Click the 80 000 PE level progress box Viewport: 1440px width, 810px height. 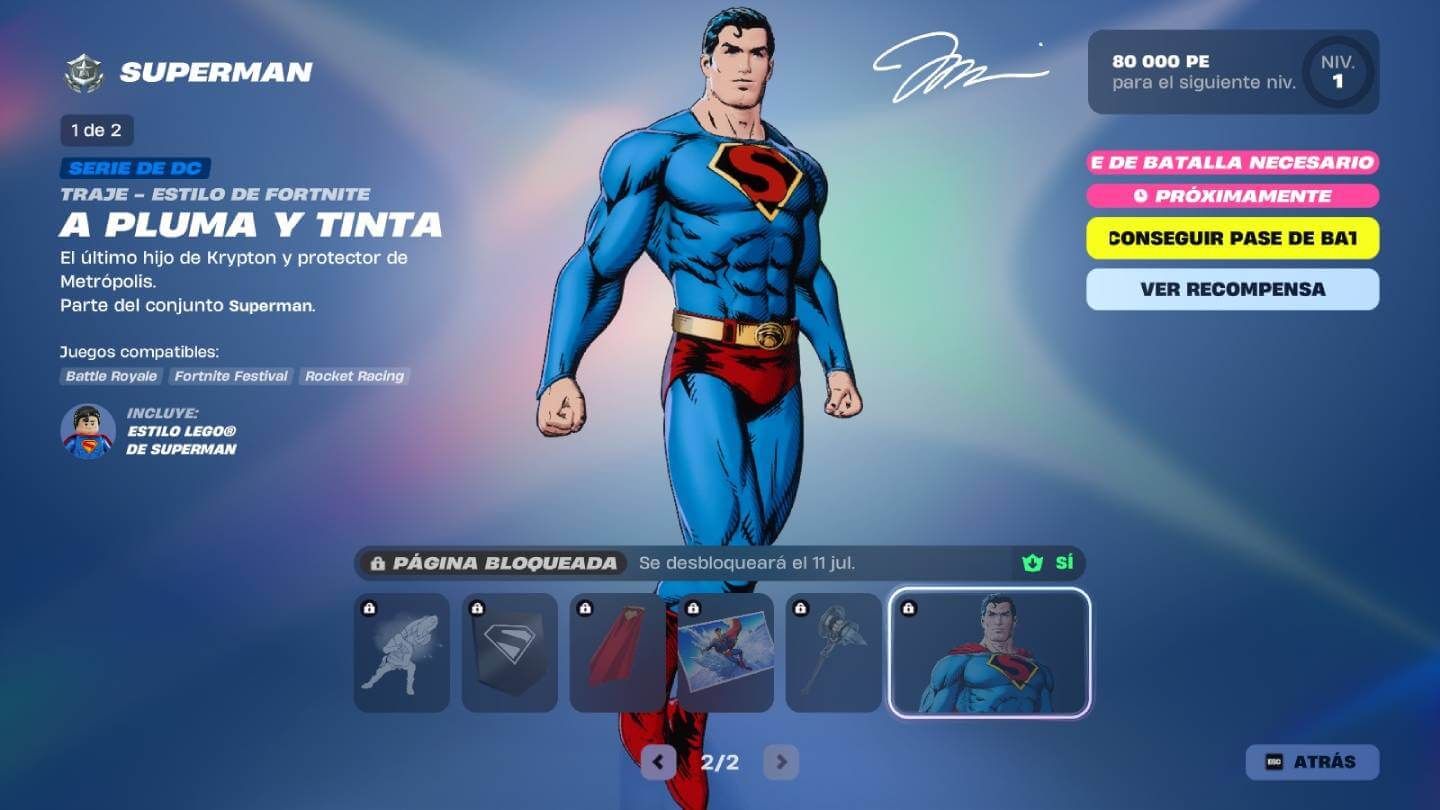(1230, 72)
